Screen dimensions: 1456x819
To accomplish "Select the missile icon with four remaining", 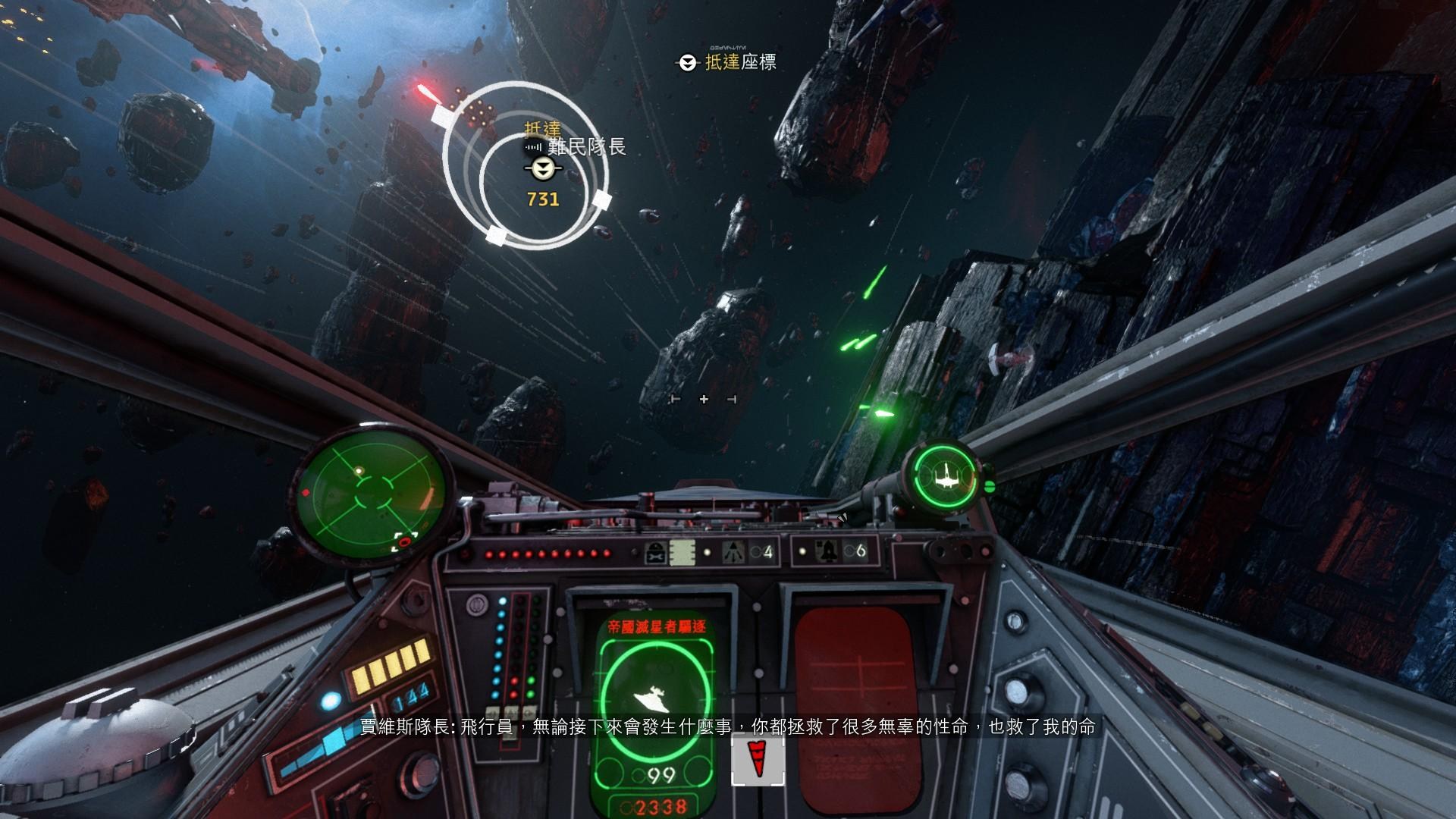I will [733, 551].
